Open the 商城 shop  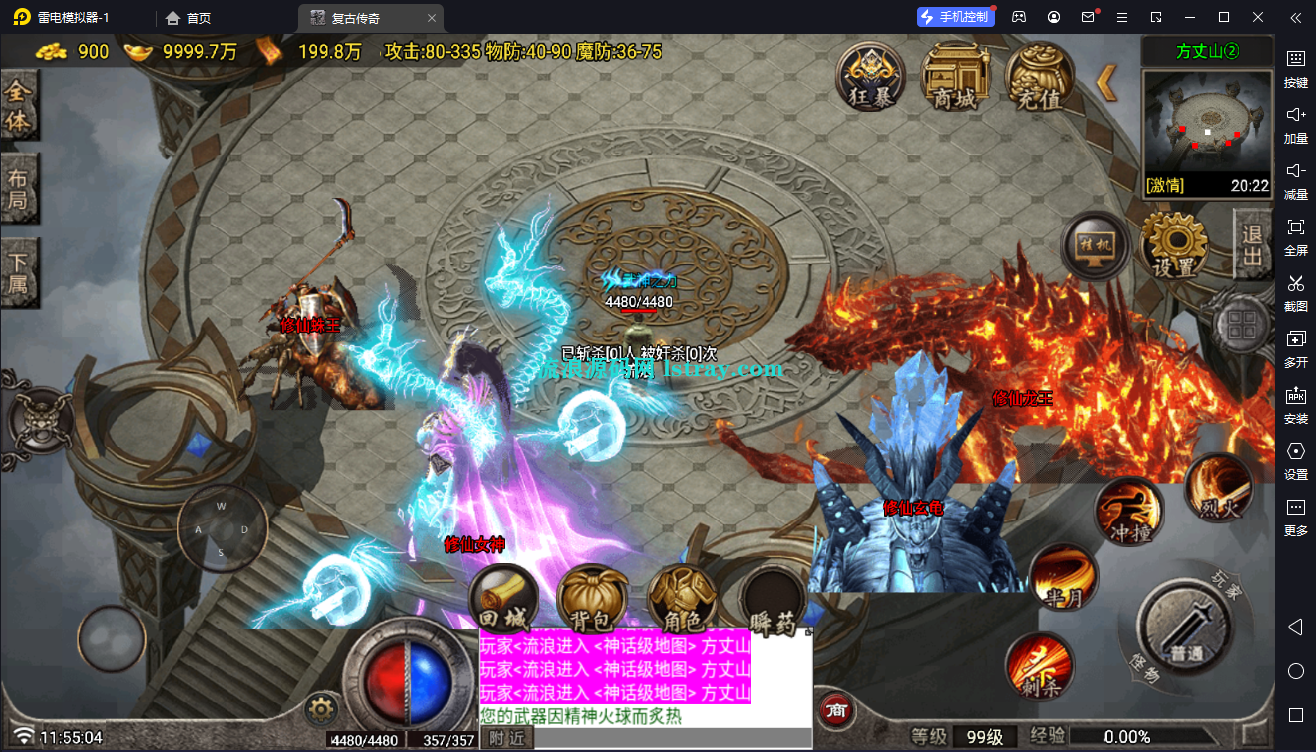coord(954,77)
